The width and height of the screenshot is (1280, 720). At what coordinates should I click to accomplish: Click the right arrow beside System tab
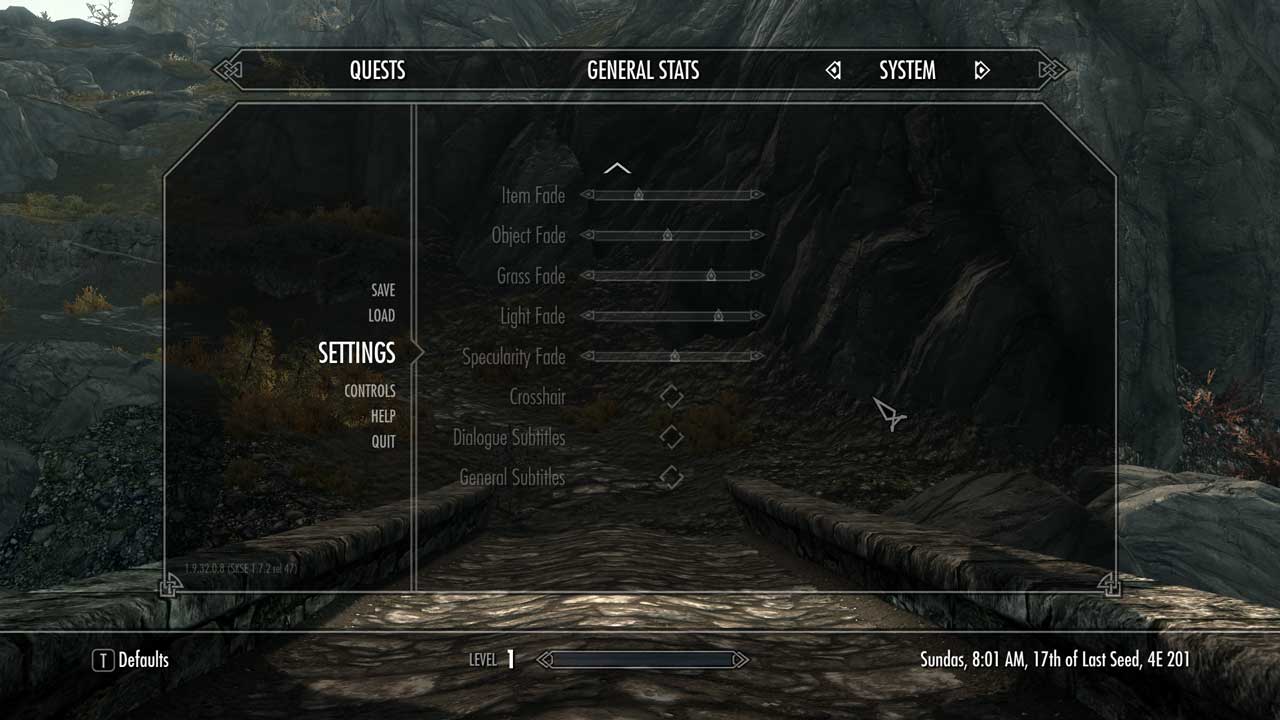[981, 70]
